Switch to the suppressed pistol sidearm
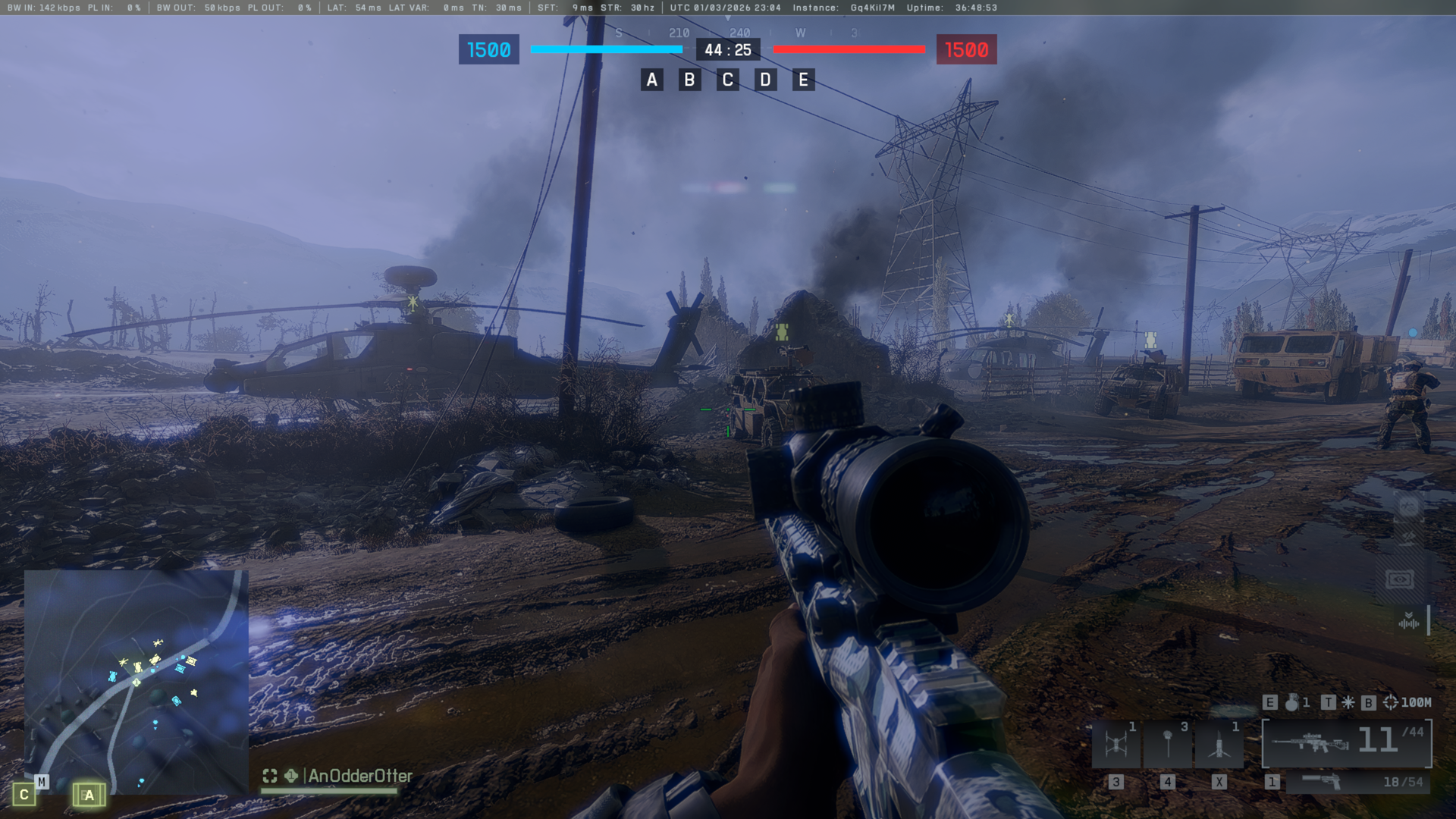Image resolution: width=1456 pixels, height=819 pixels. tap(1357, 782)
